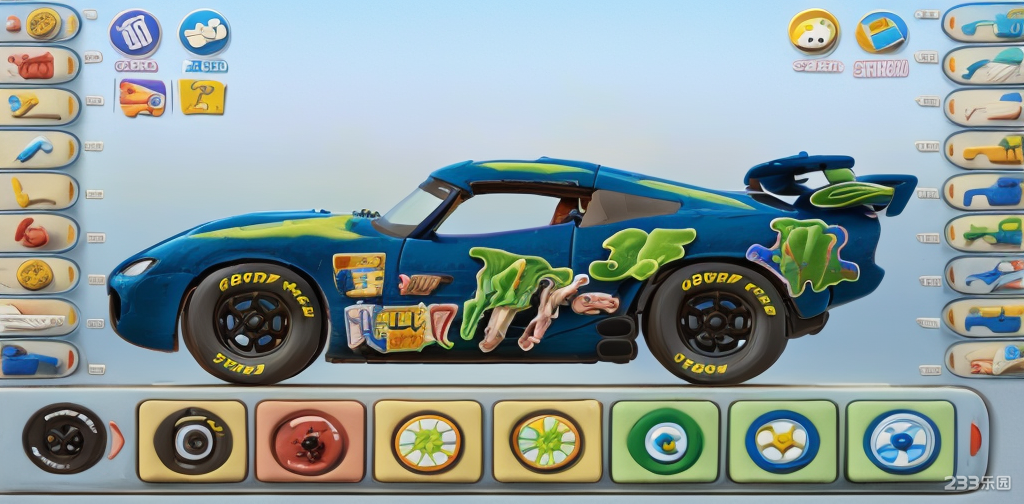Select the large black wheel at bar's start
The width and height of the screenshot is (1024, 504).
(x=64, y=438)
